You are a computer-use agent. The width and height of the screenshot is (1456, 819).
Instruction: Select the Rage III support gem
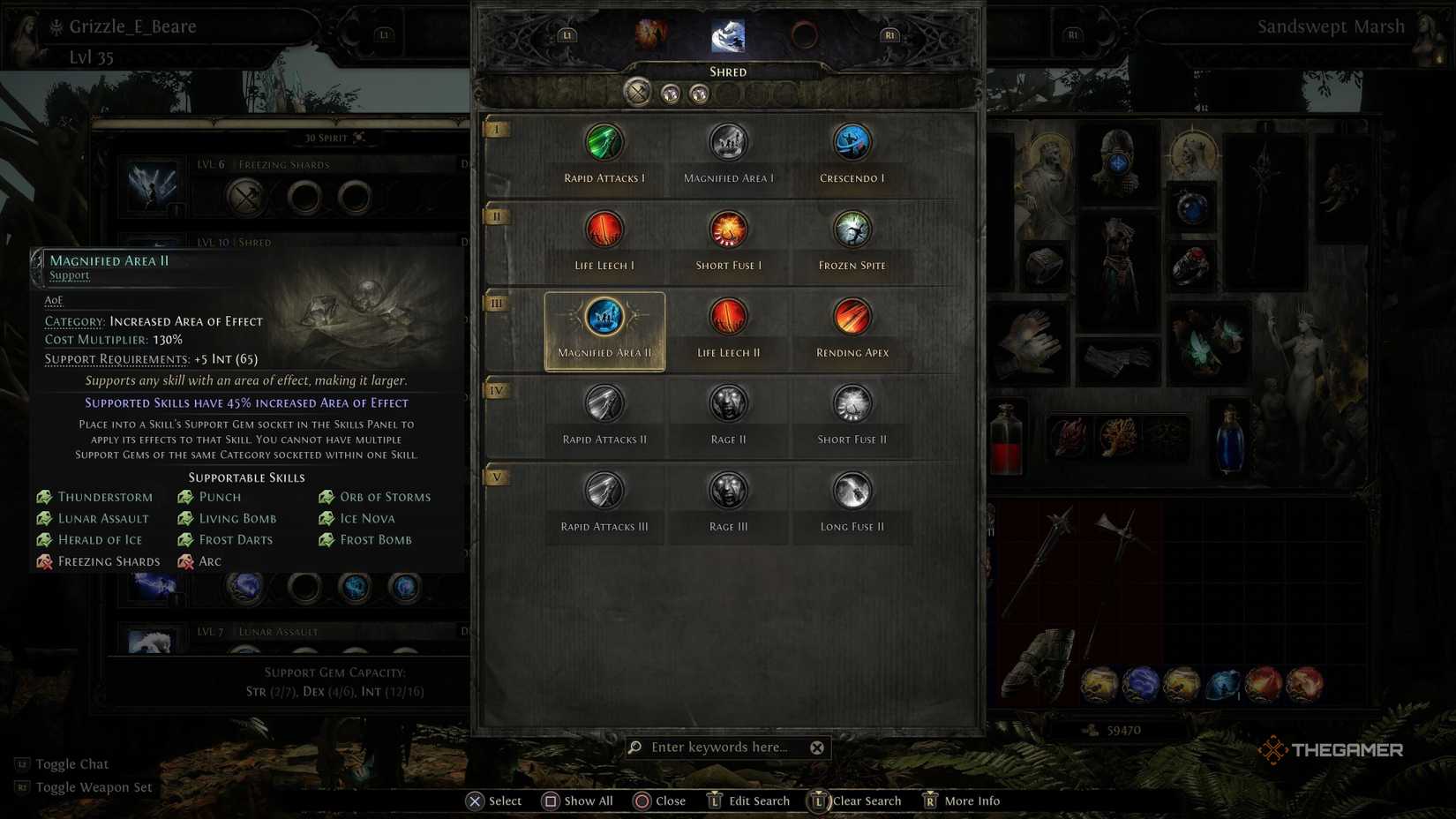click(x=728, y=490)
